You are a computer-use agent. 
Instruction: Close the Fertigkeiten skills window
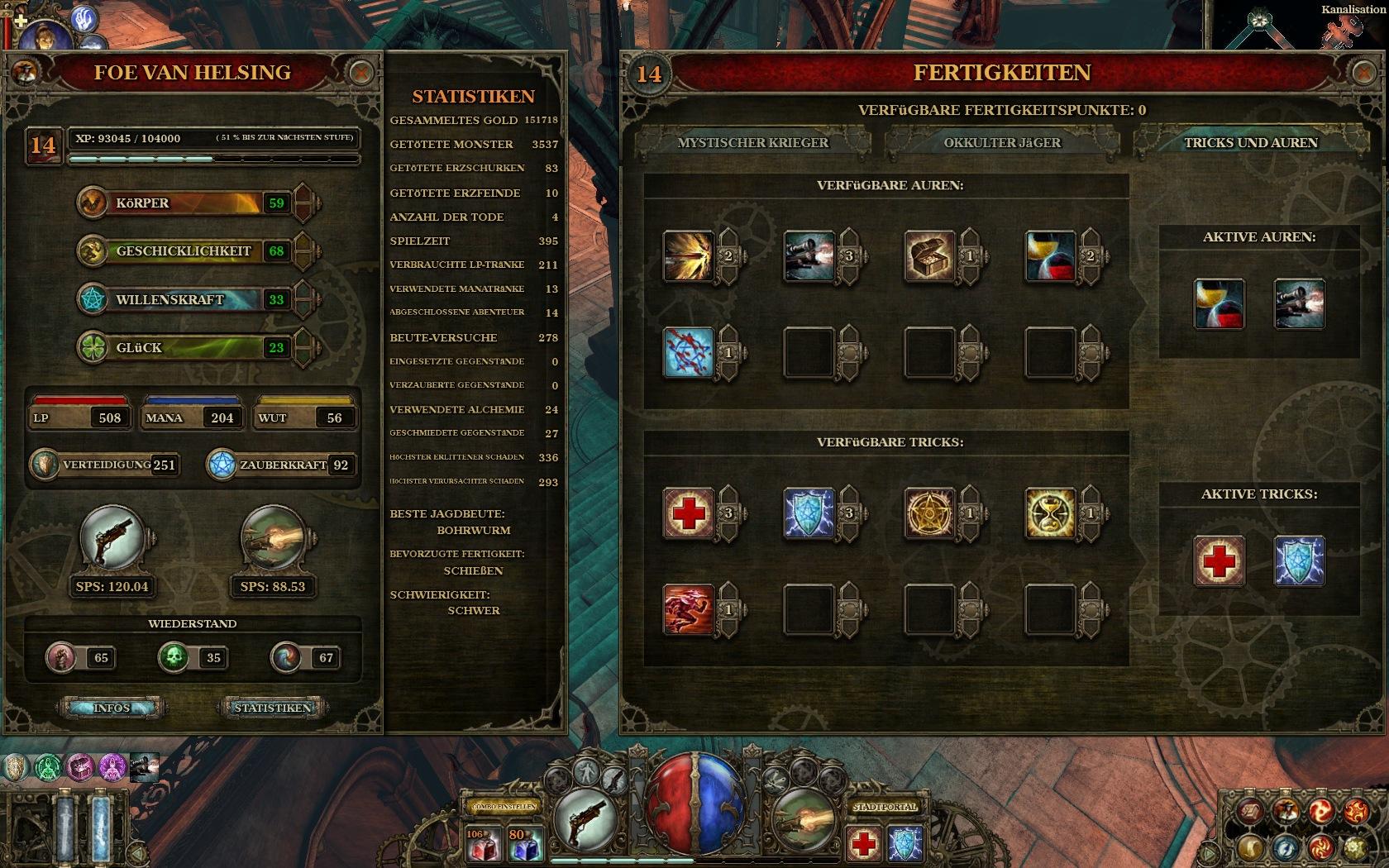click(x=1363, y=73)
